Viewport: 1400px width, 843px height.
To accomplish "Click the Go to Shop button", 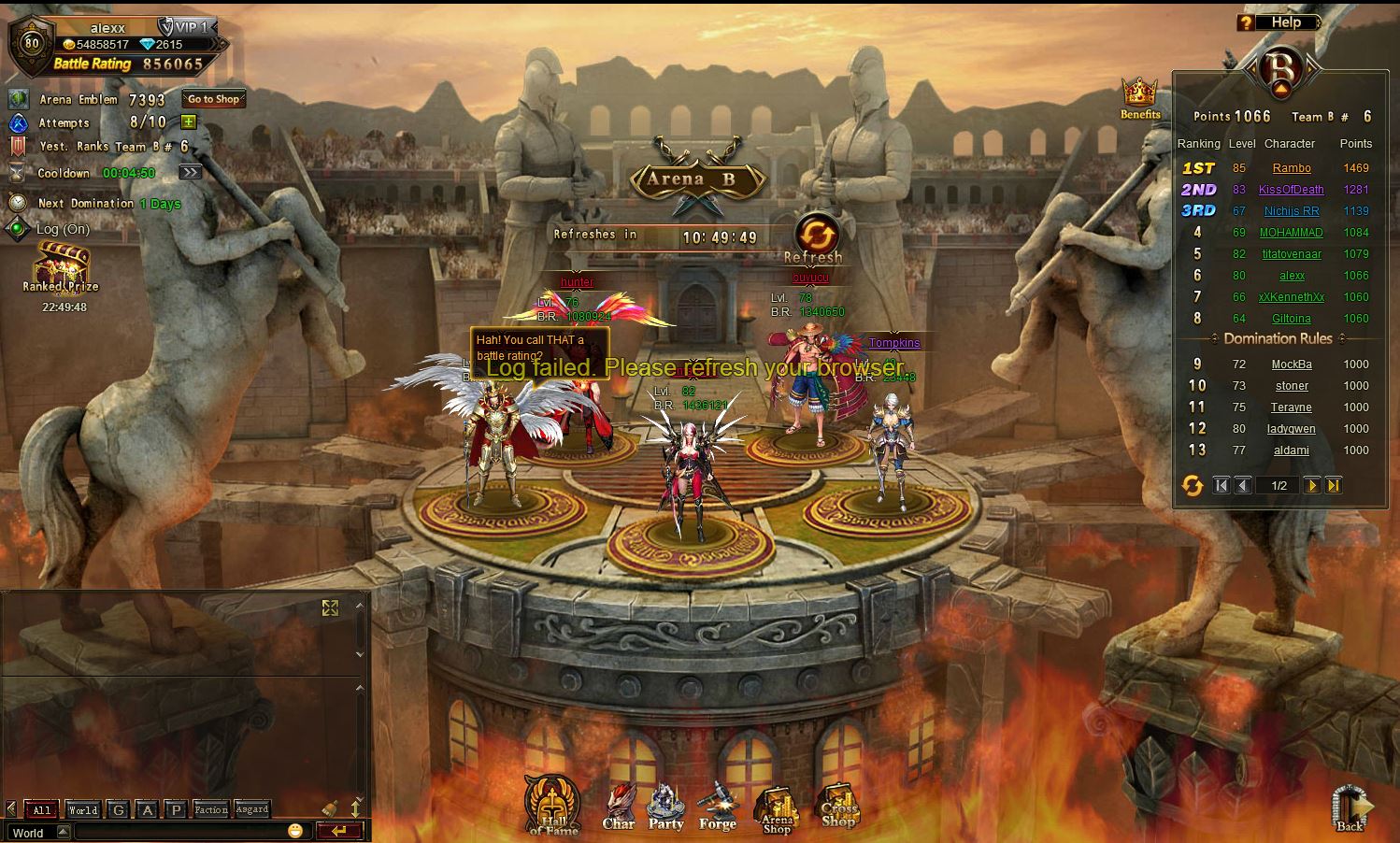I will click(213, 99).
